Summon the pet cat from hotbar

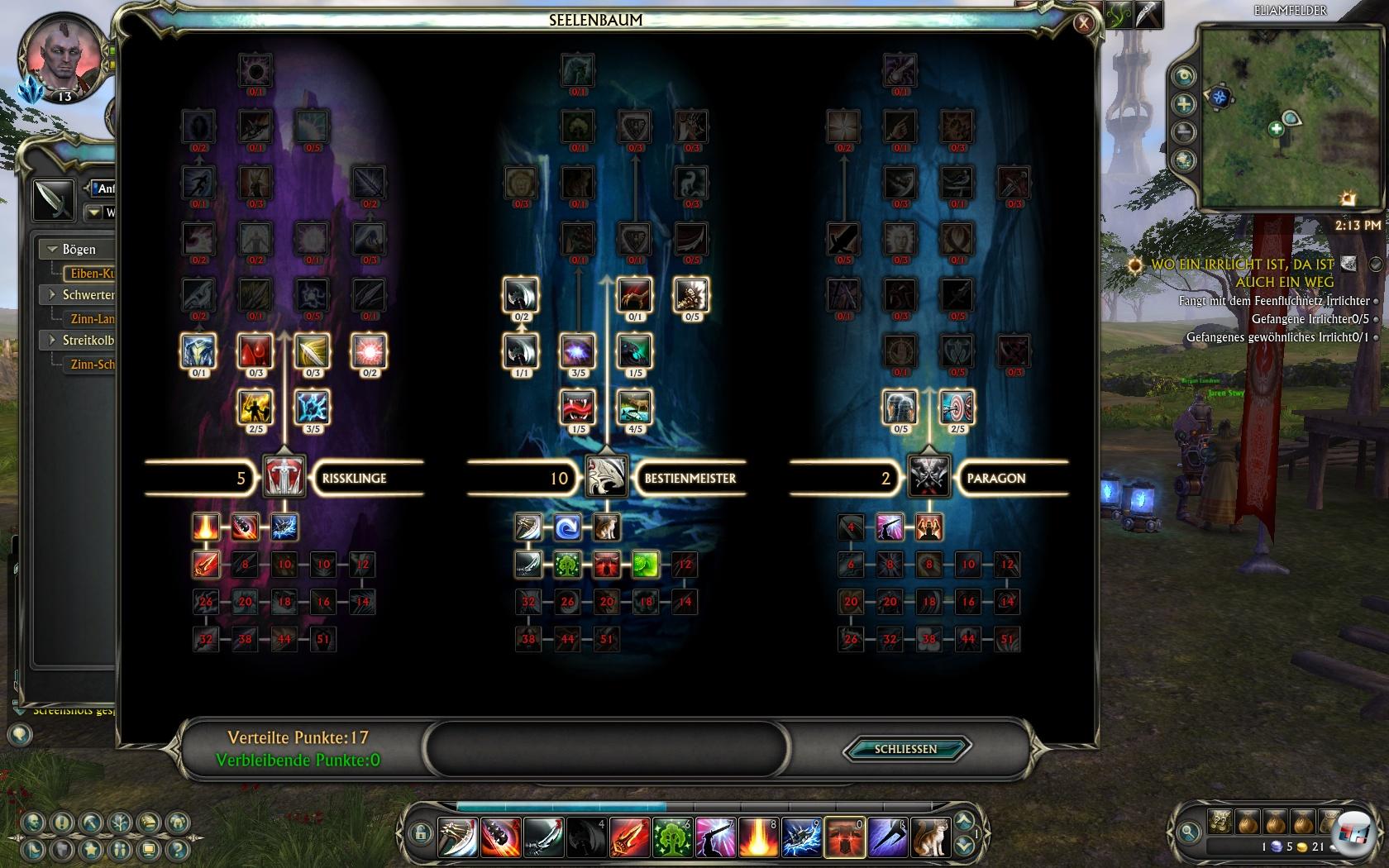929,837
